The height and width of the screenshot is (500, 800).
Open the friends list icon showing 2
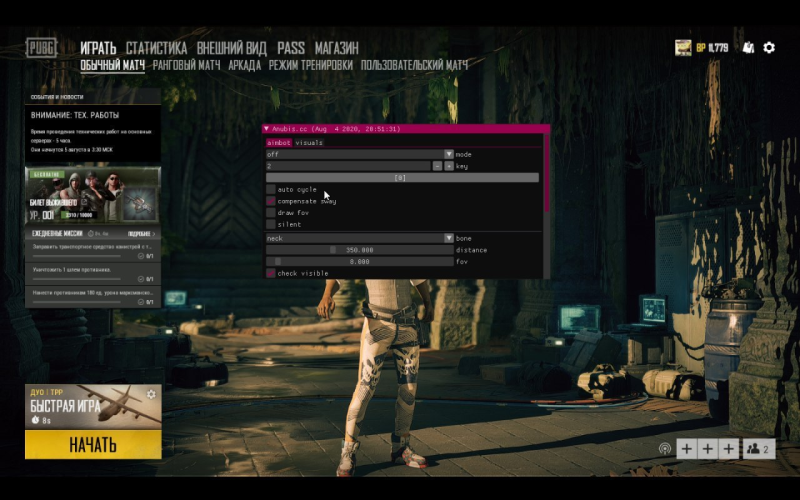759,449
